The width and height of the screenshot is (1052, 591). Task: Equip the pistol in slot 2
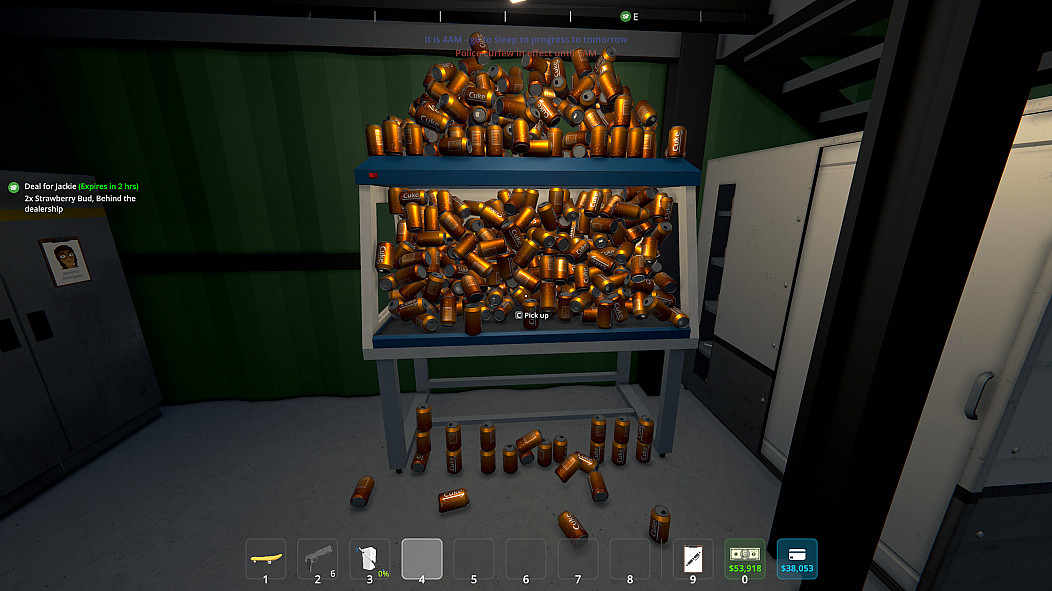pos(318,558)
